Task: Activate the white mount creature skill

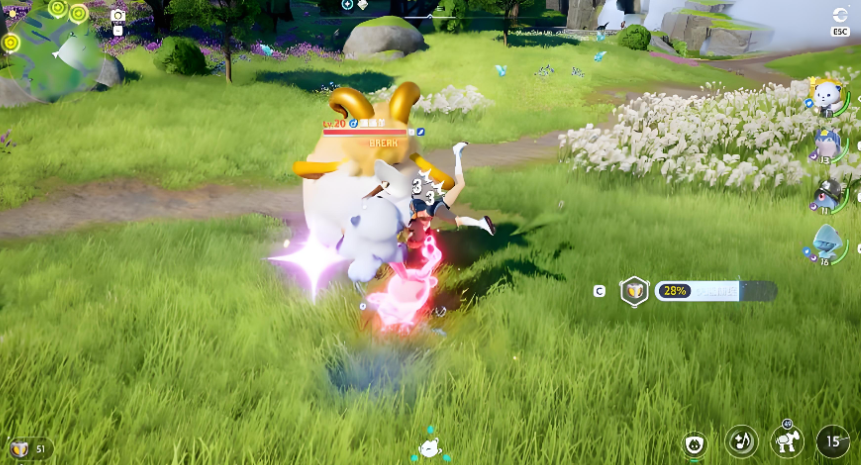Action: (x=787, y=441)
